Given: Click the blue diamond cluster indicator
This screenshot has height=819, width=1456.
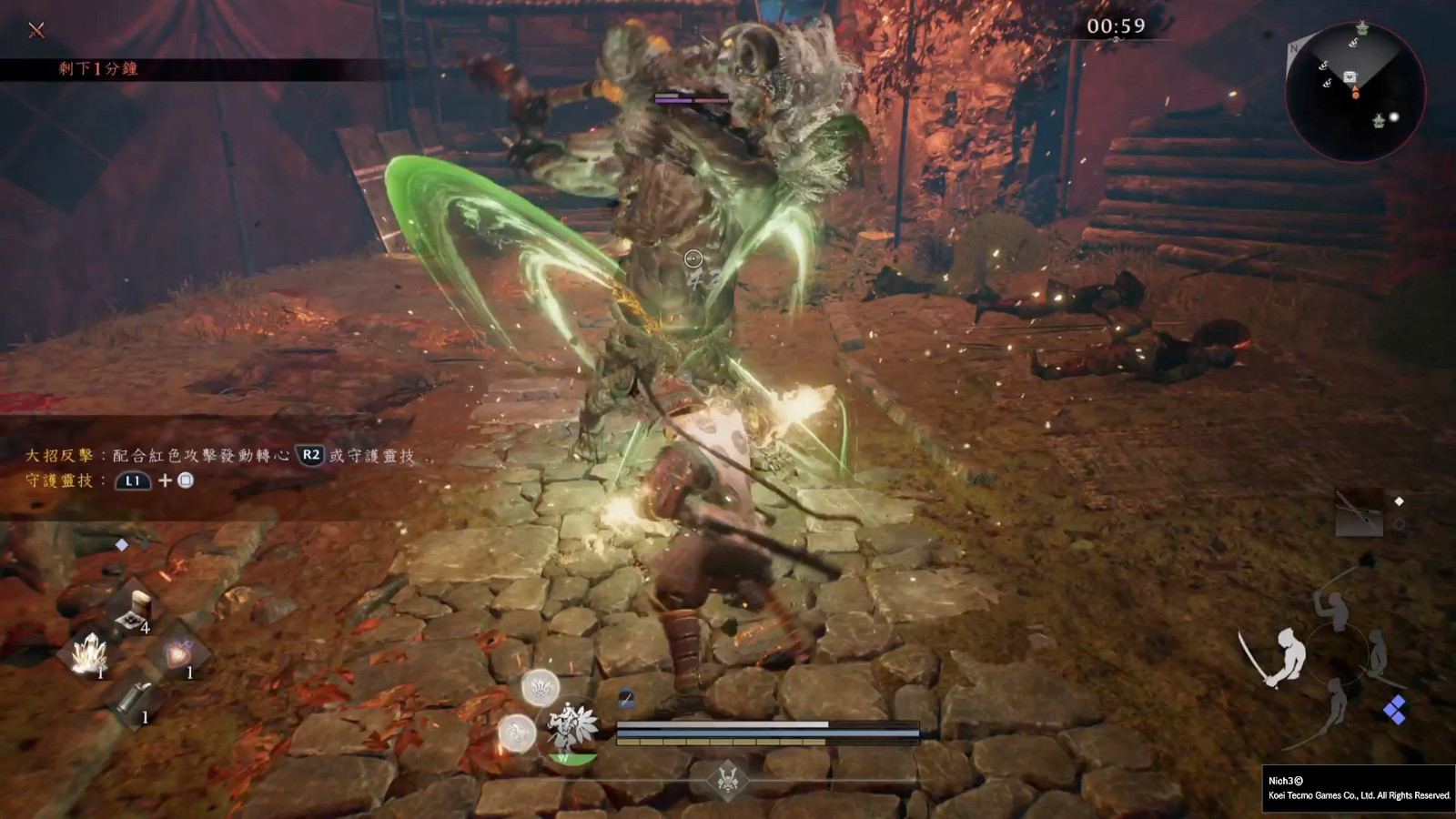Looking at the screenshot, I should click(x=1393, y=710).
